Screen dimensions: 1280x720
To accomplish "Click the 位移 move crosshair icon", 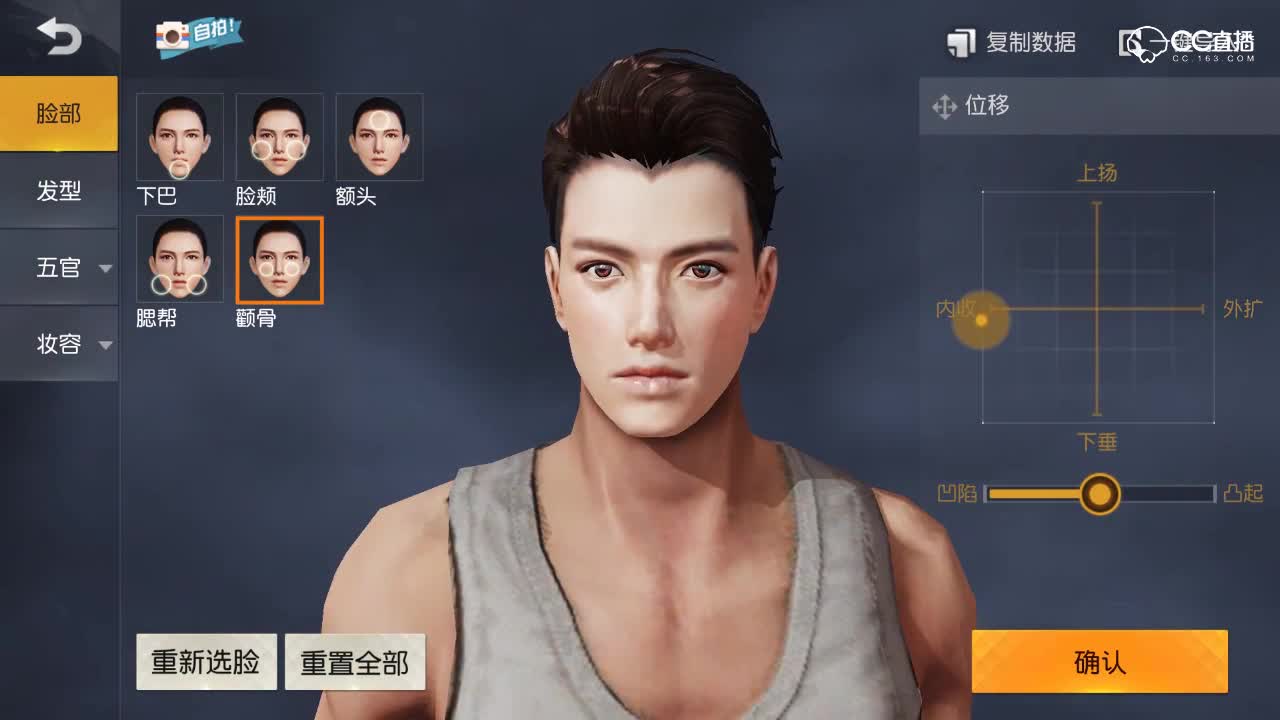I will click(x=944, y=106).
